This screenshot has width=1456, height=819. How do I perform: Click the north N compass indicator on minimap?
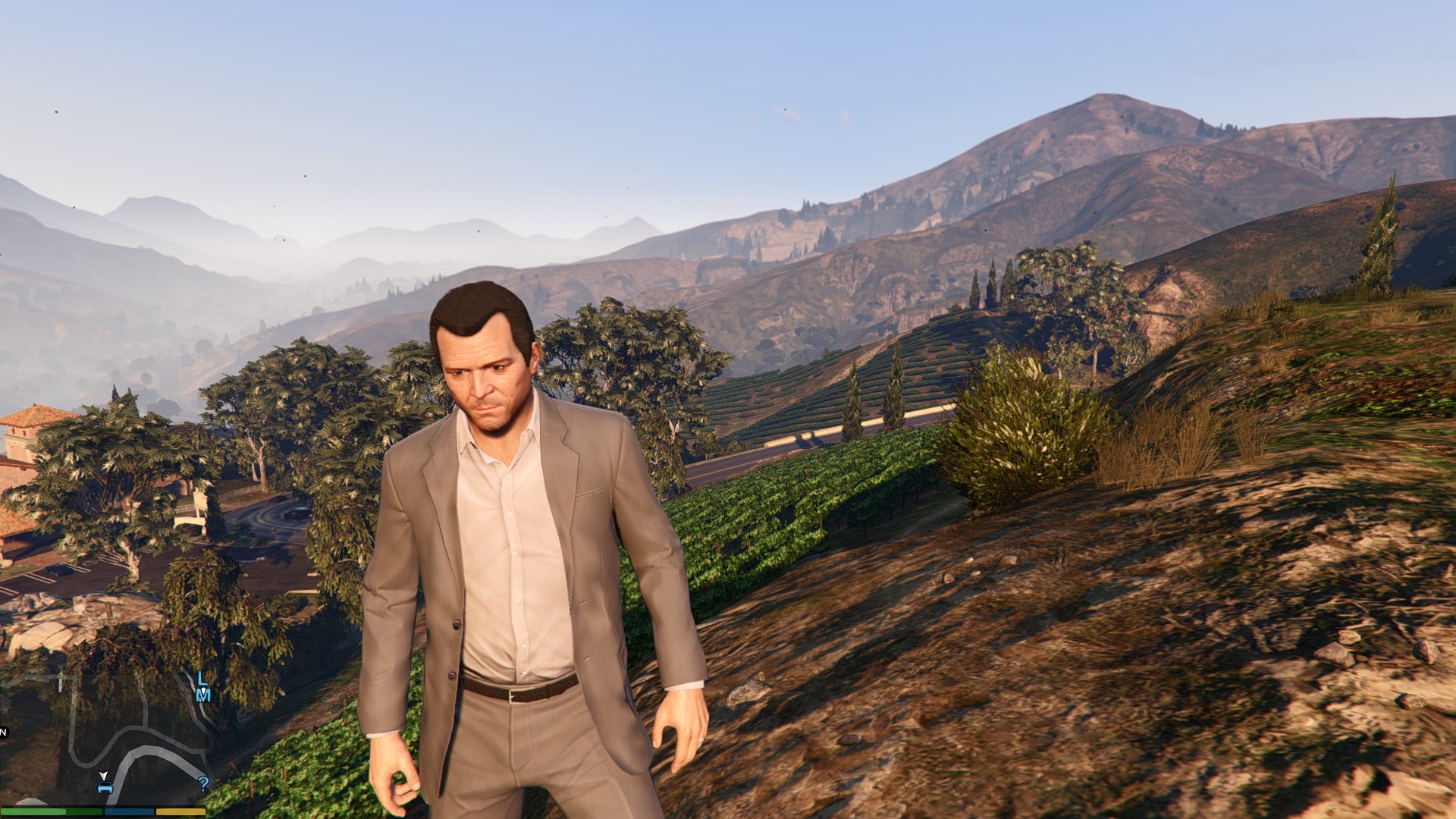3,732
